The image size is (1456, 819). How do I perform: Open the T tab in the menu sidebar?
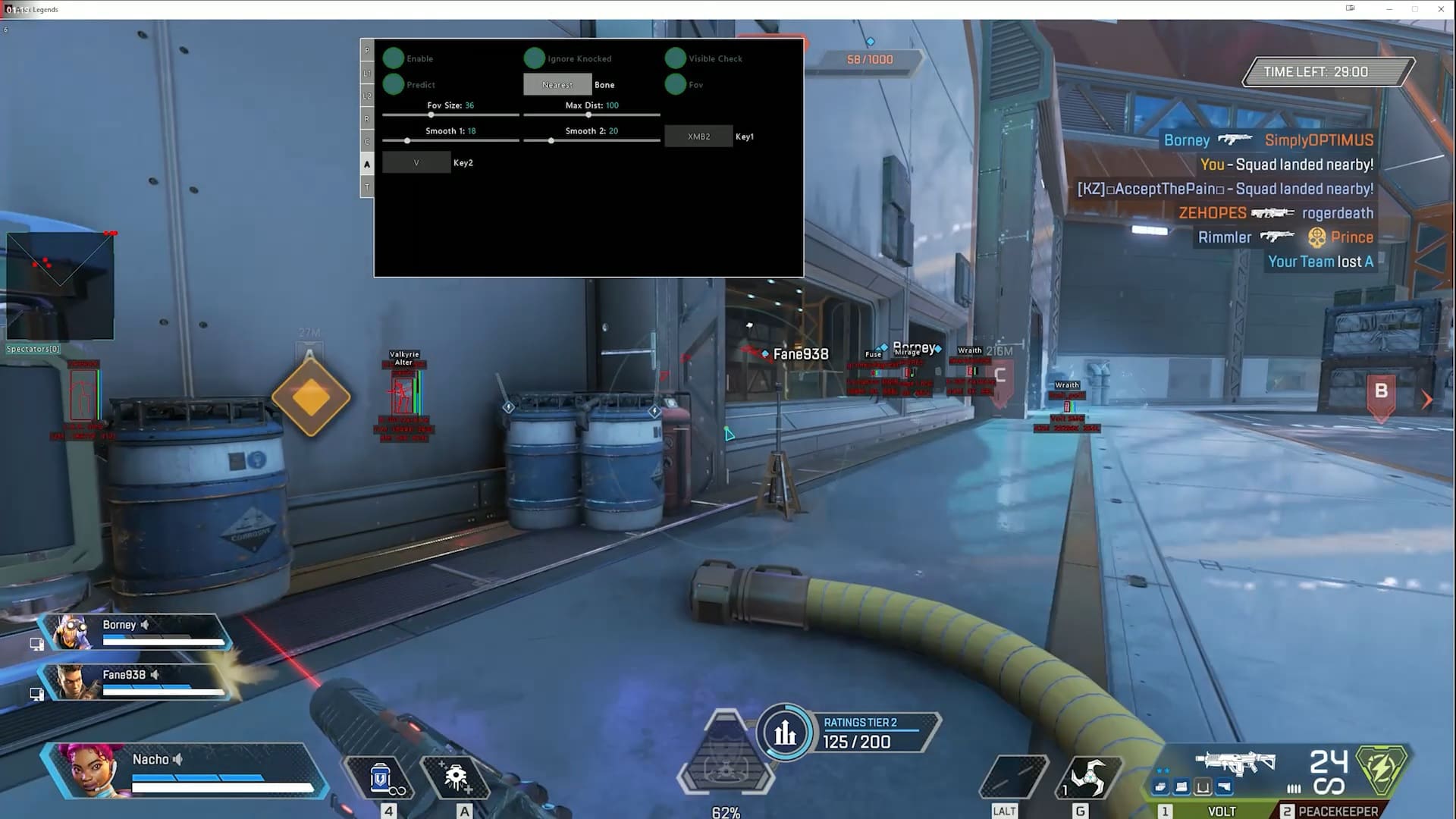pos(367,186)
